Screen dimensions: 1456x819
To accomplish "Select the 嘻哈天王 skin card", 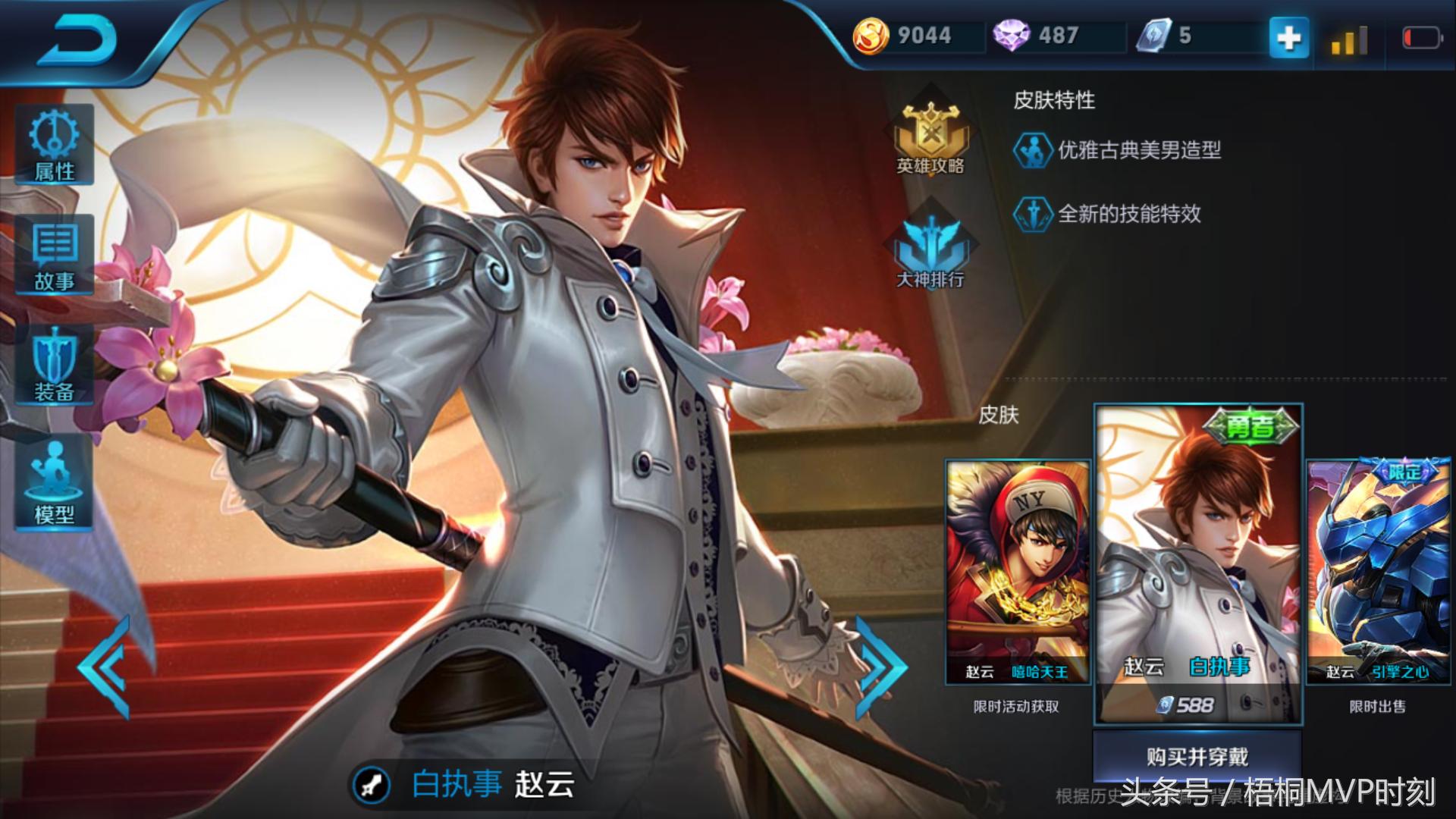I will pyautogui.click(x=1017, y=573).
